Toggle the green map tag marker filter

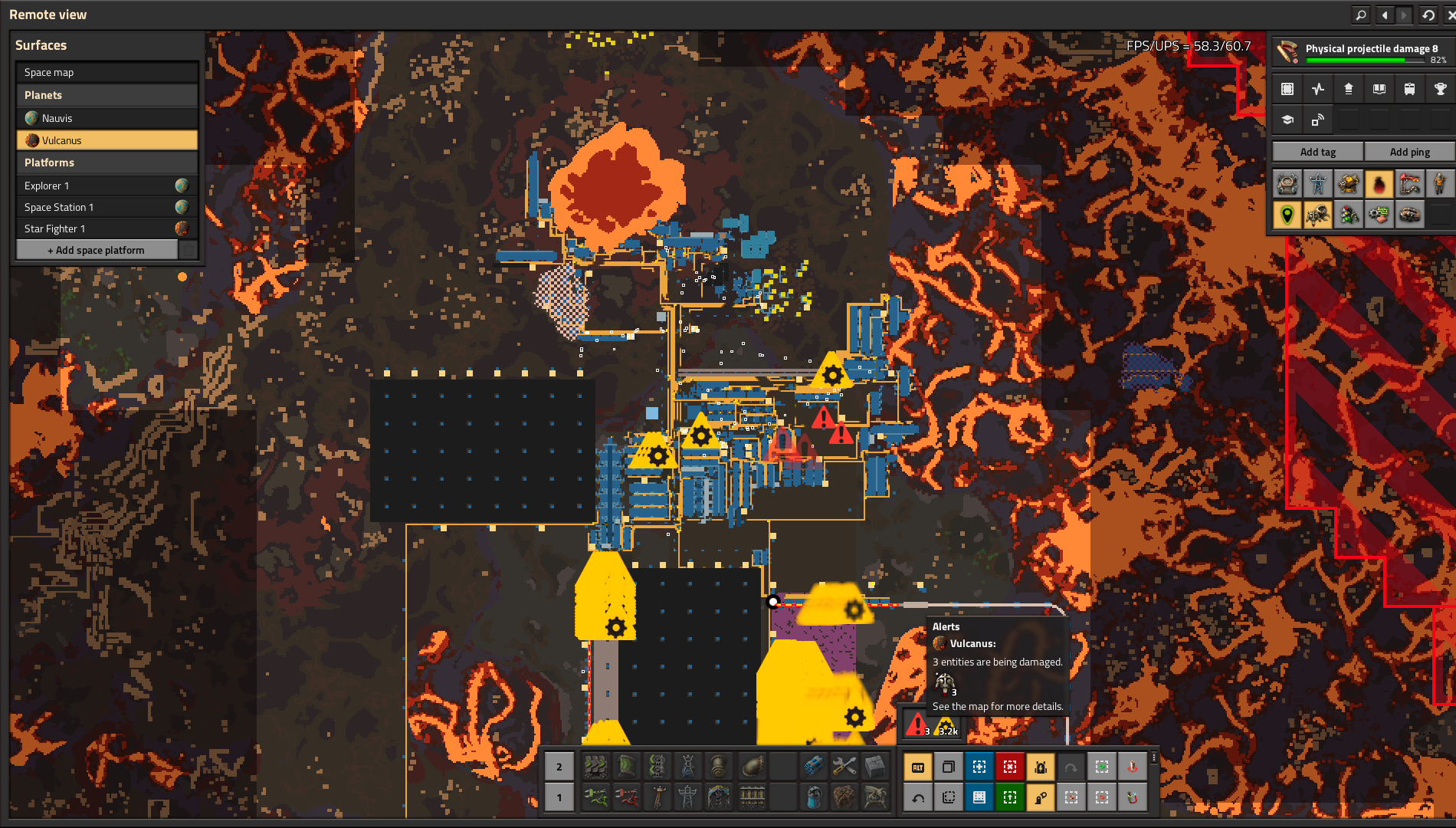(x=1287, y=215)
